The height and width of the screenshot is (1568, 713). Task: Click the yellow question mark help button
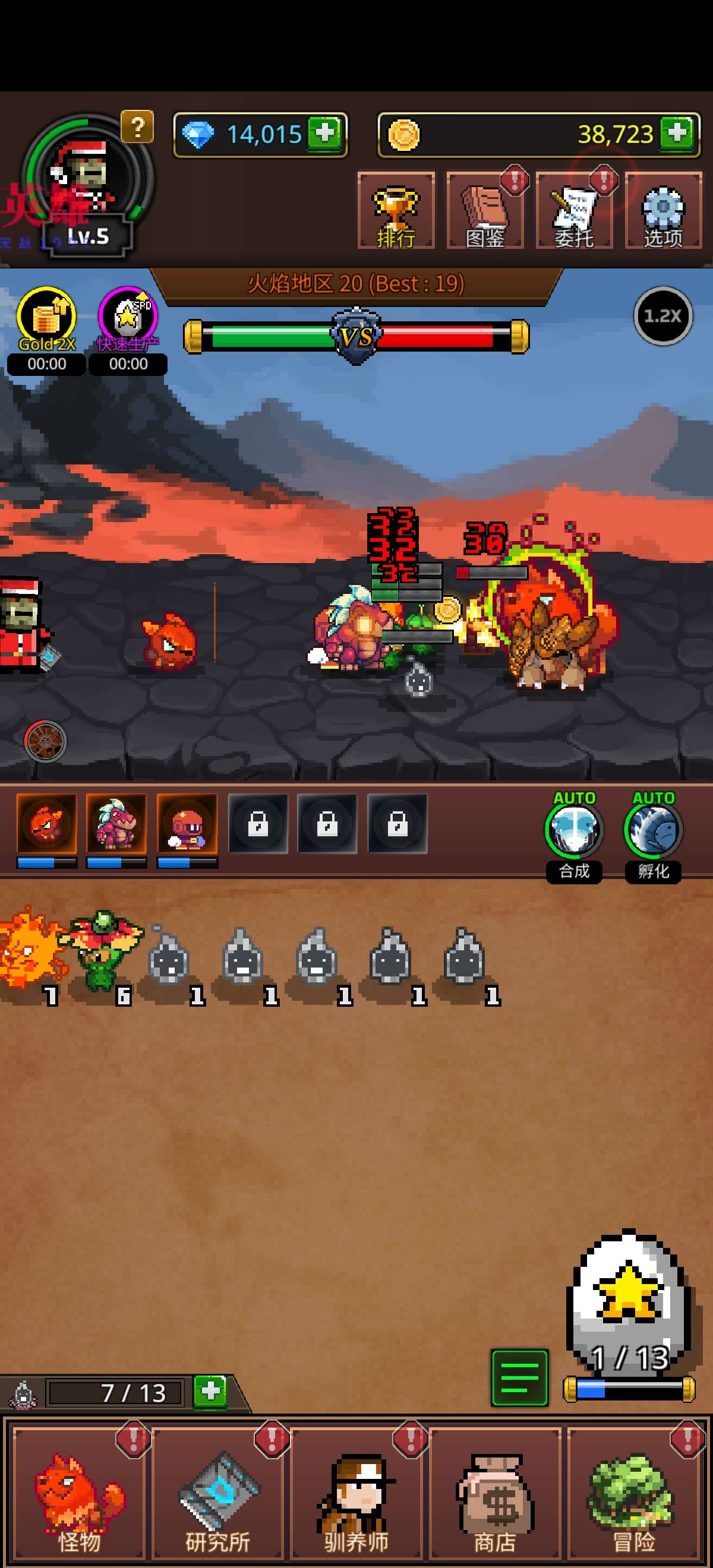tap(138, 127)
